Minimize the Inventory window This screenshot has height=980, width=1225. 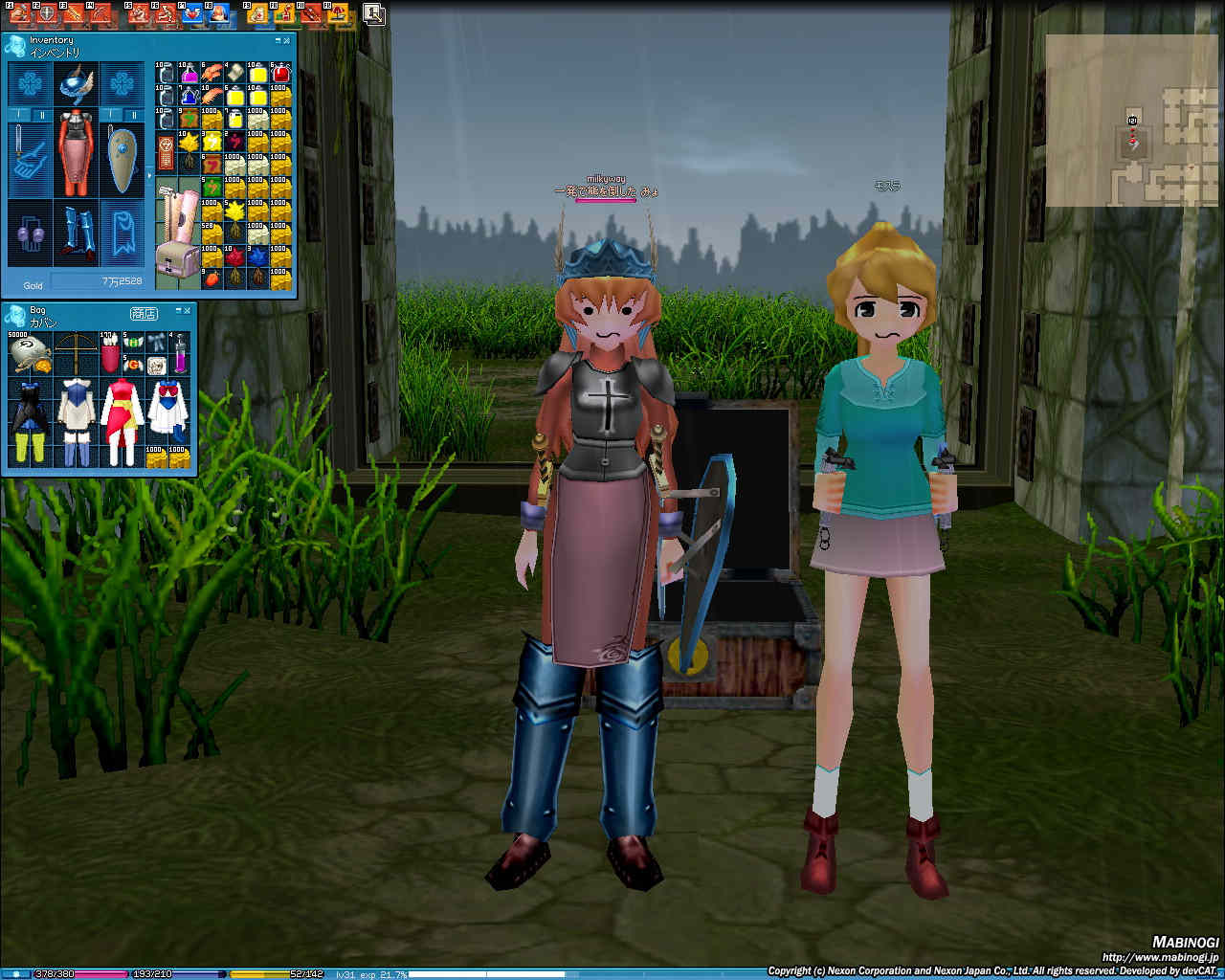(x=278, y=41)
